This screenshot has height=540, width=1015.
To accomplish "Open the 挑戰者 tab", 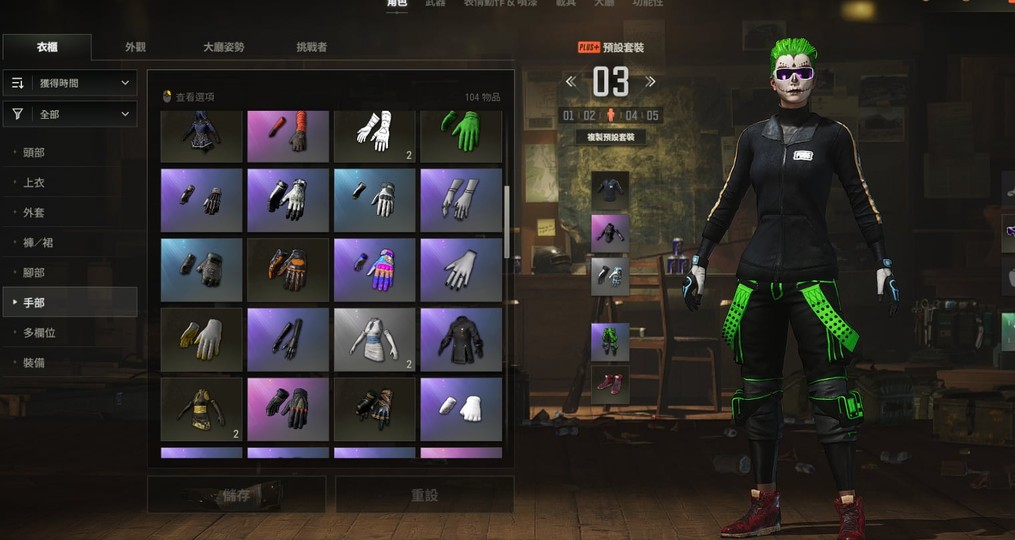I will (311, 47).
